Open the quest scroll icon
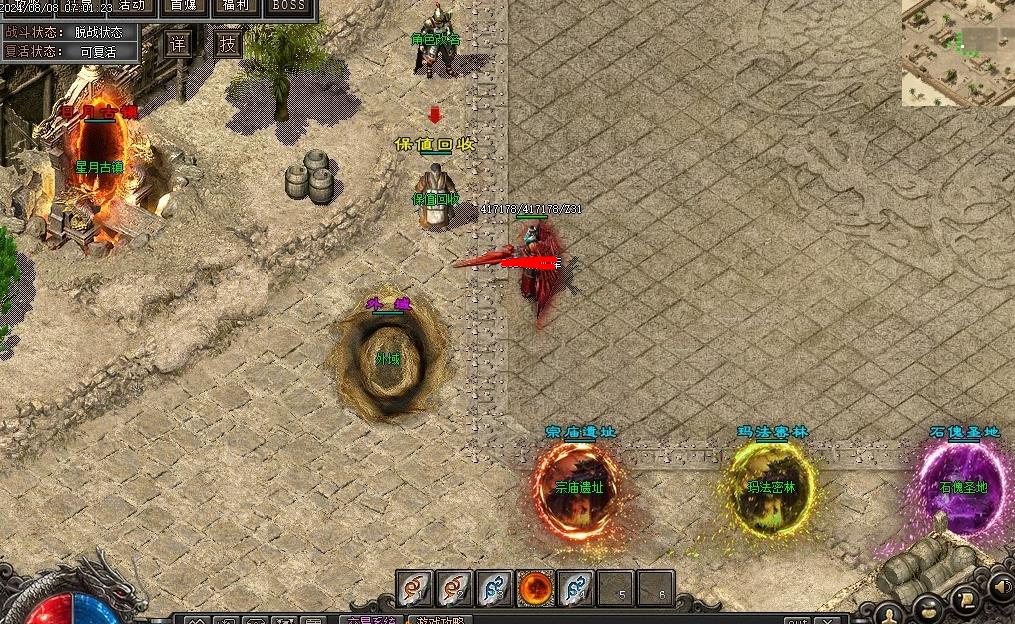1015x624 pixels. pos(965,599)
